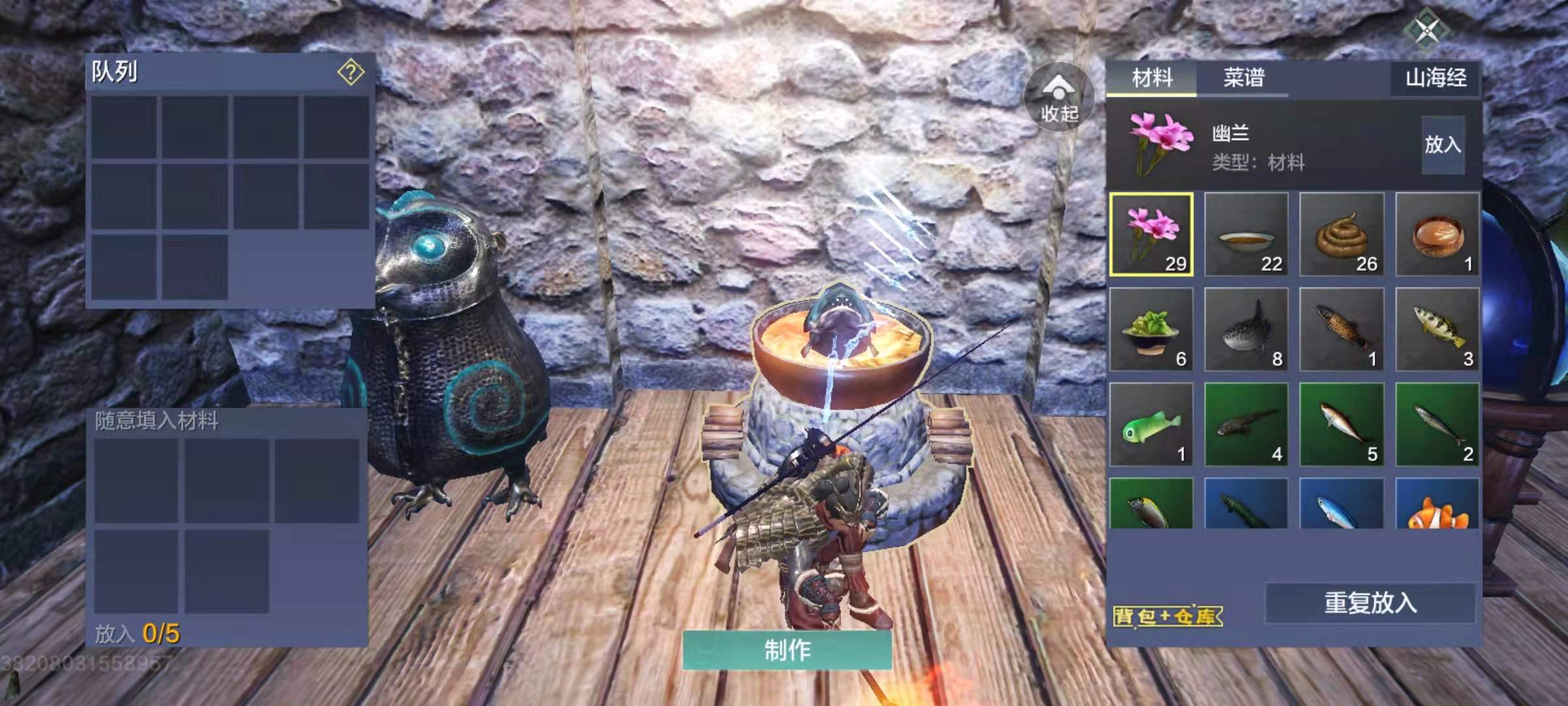
Task: Pick the green salad bowl material
Action: (1151, 329)
